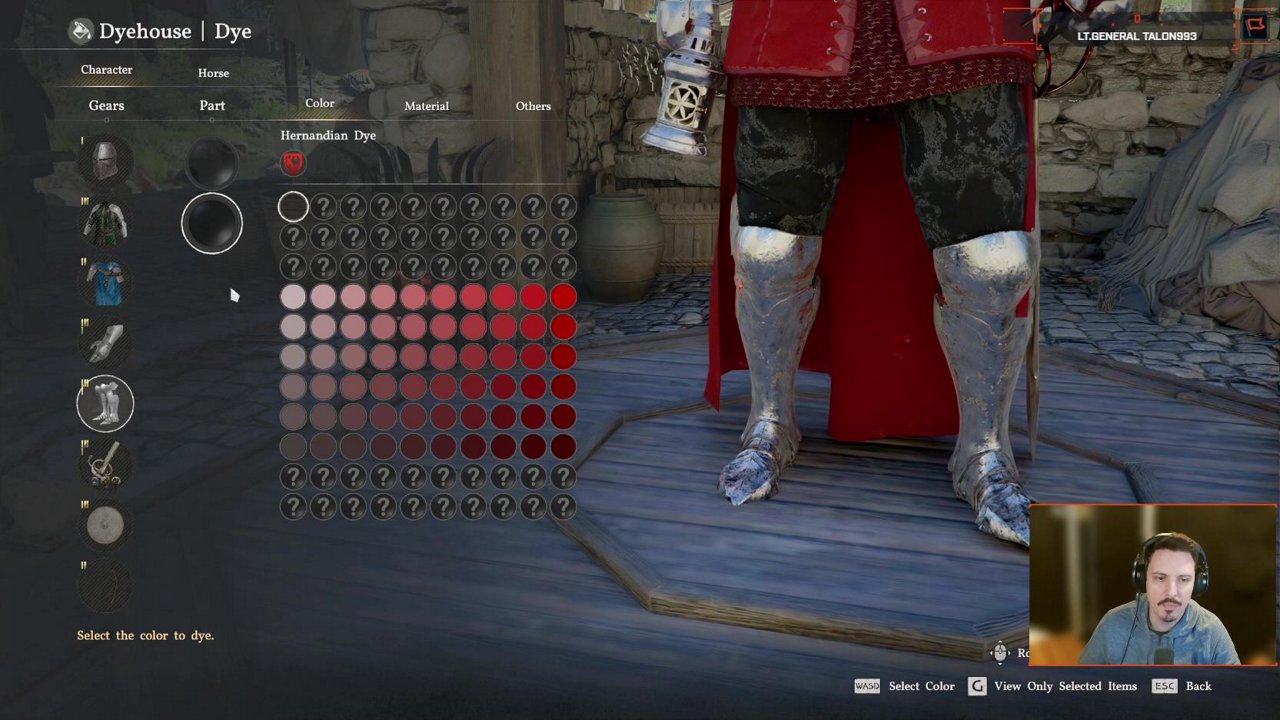Select the leg greaves gear slot

(105, 404)
